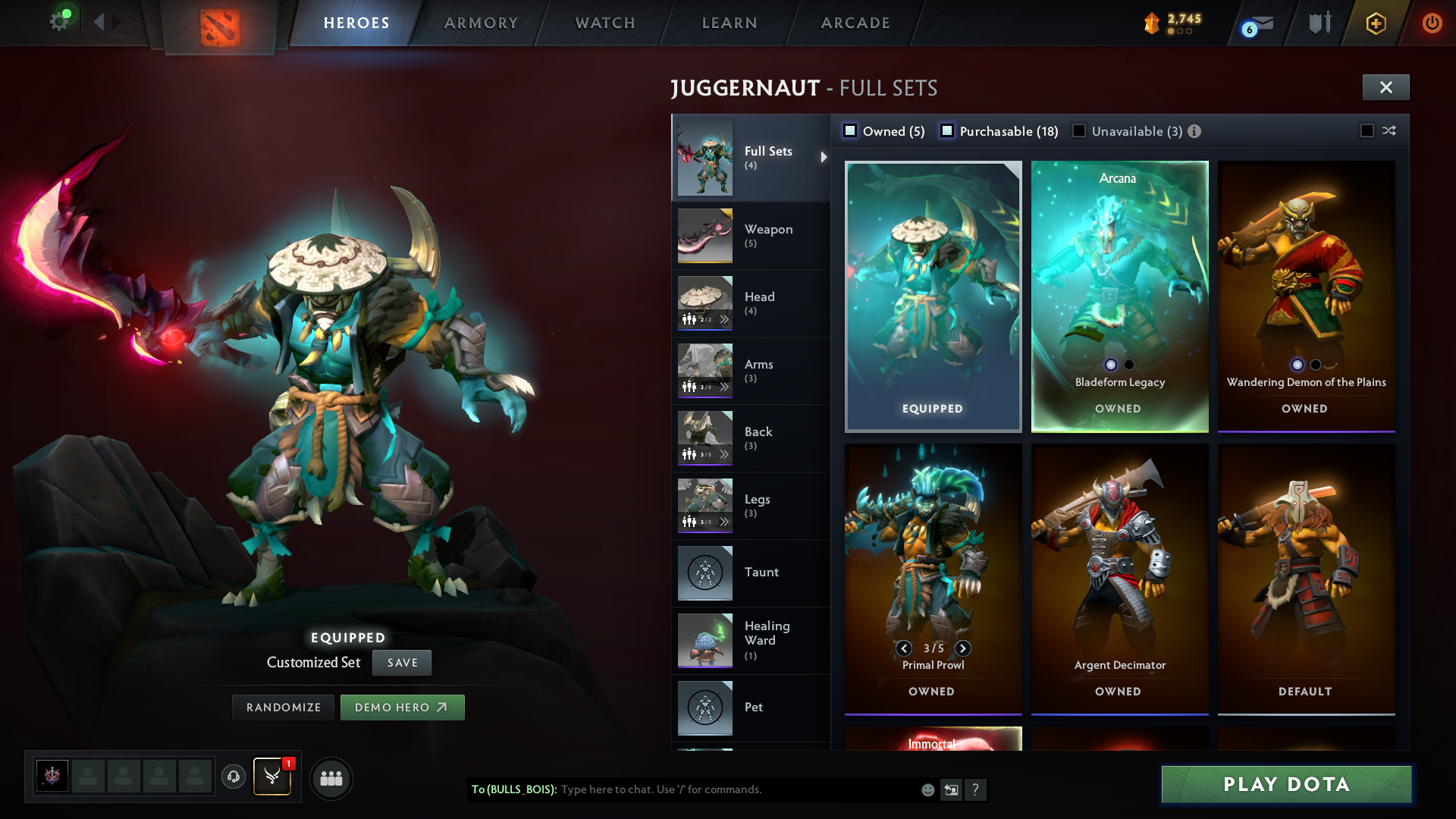1456x819 pixels.
Task: Enable the Unavailable filter checkbox
Action: (x=1079, y=131)
